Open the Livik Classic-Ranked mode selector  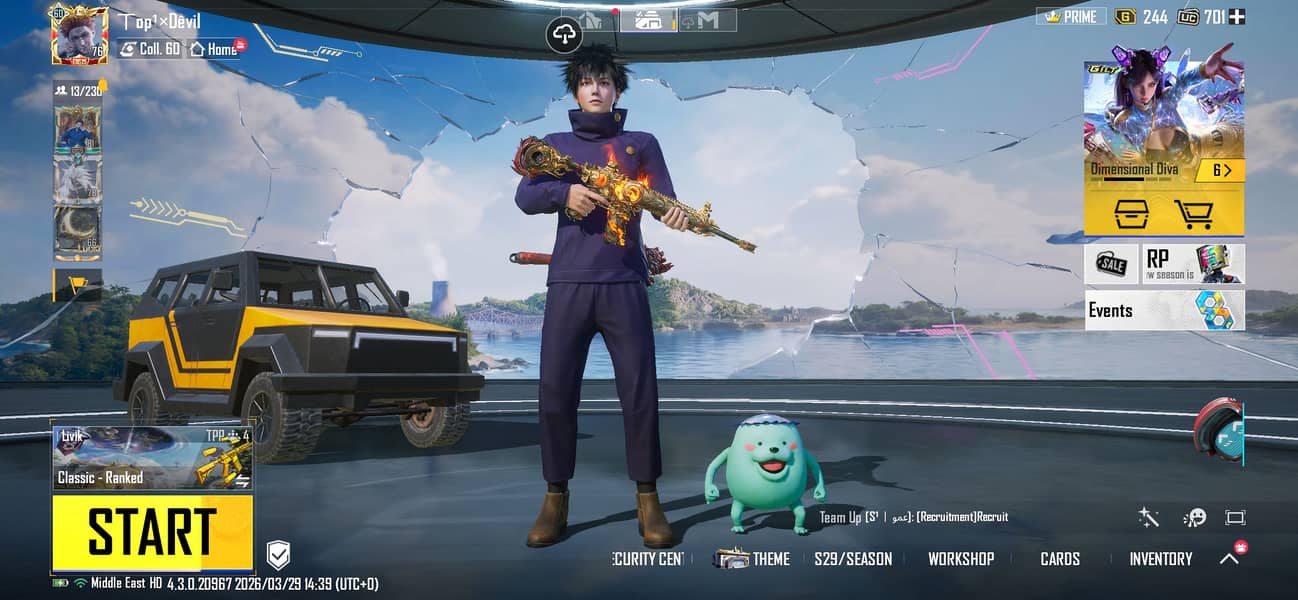click(152, 458)
